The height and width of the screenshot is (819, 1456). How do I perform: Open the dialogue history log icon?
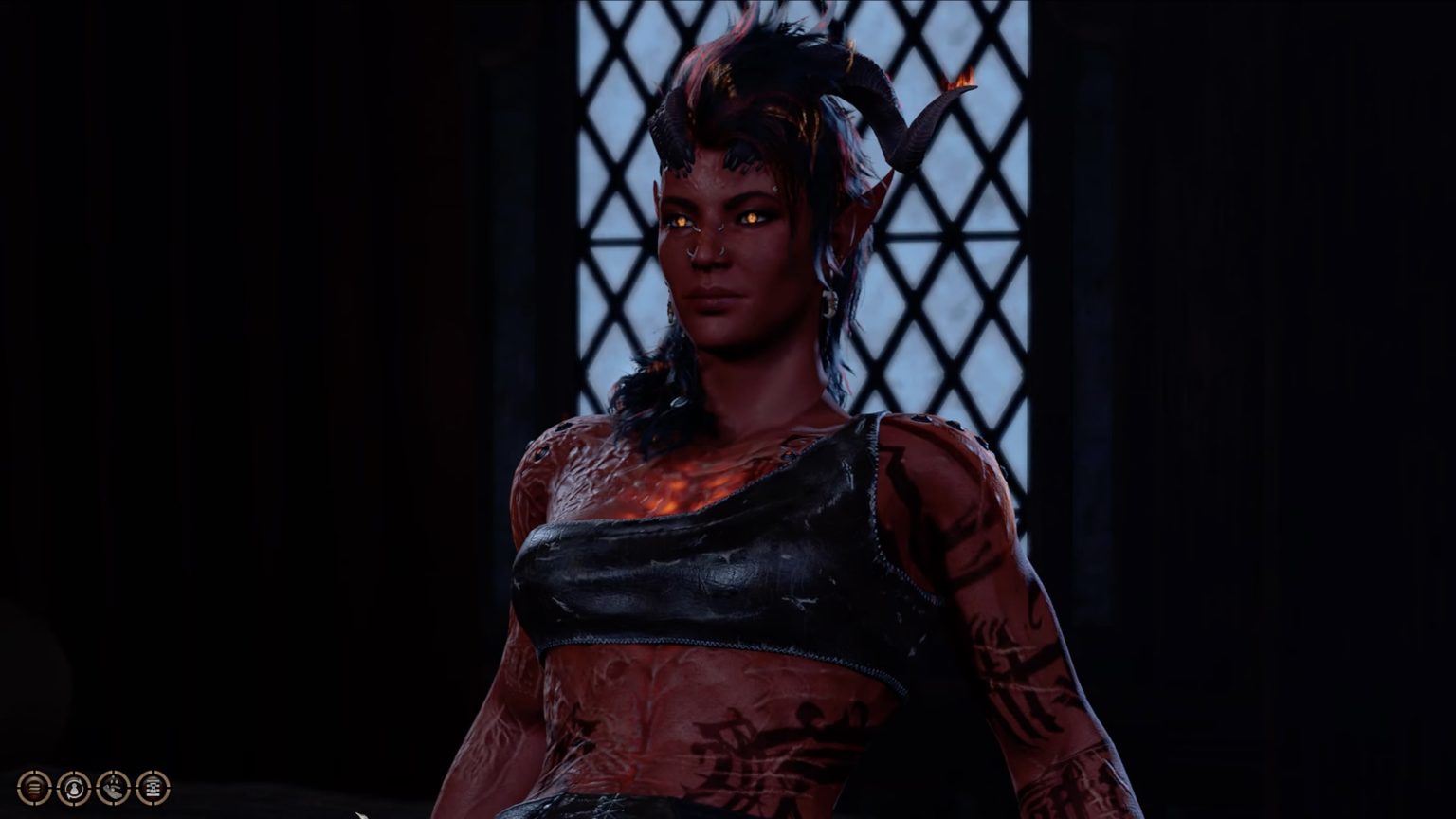click(x=153, y=787)
